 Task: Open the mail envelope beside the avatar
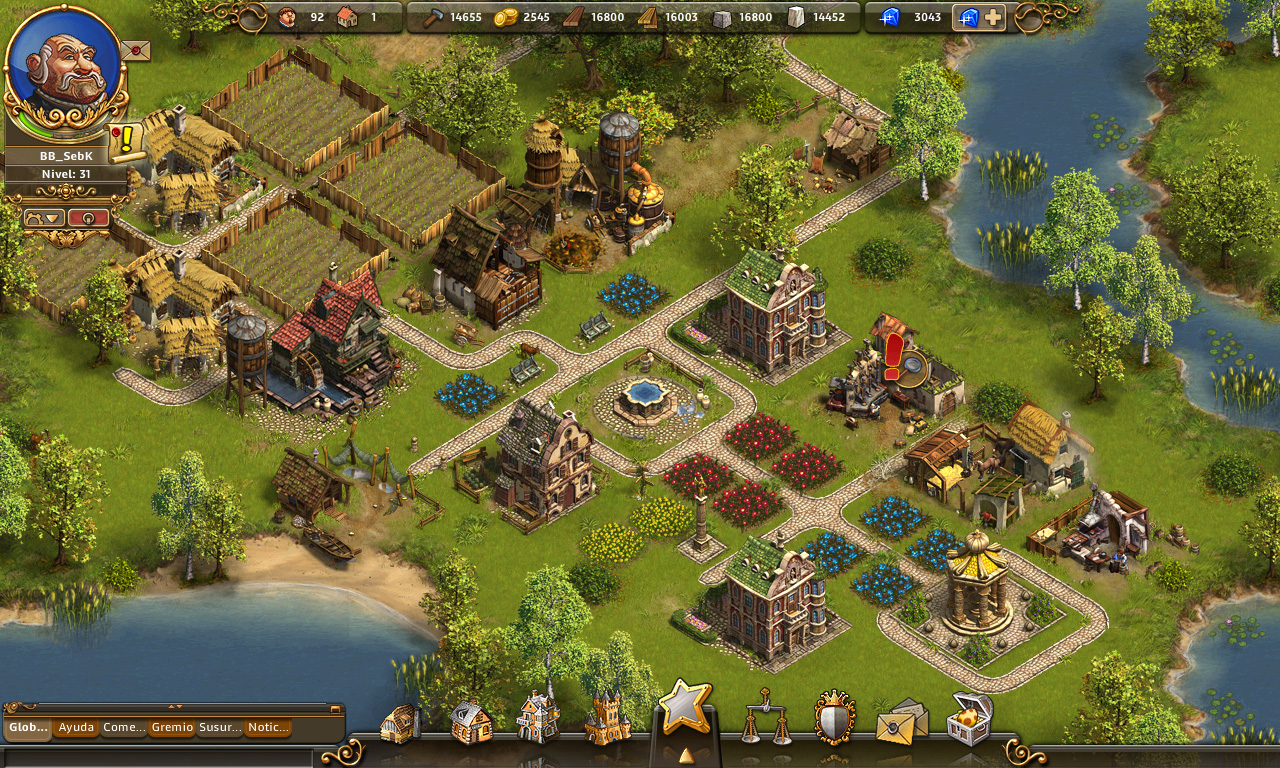click(135, 49)
